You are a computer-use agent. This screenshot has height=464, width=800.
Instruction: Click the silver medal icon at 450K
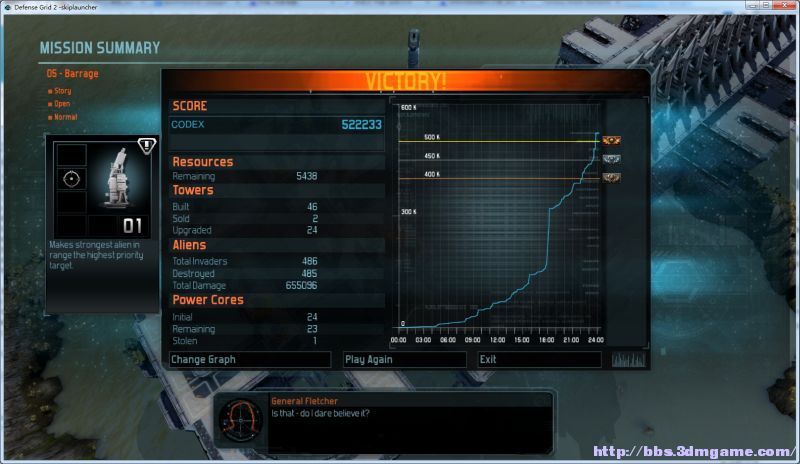[612, 158]
